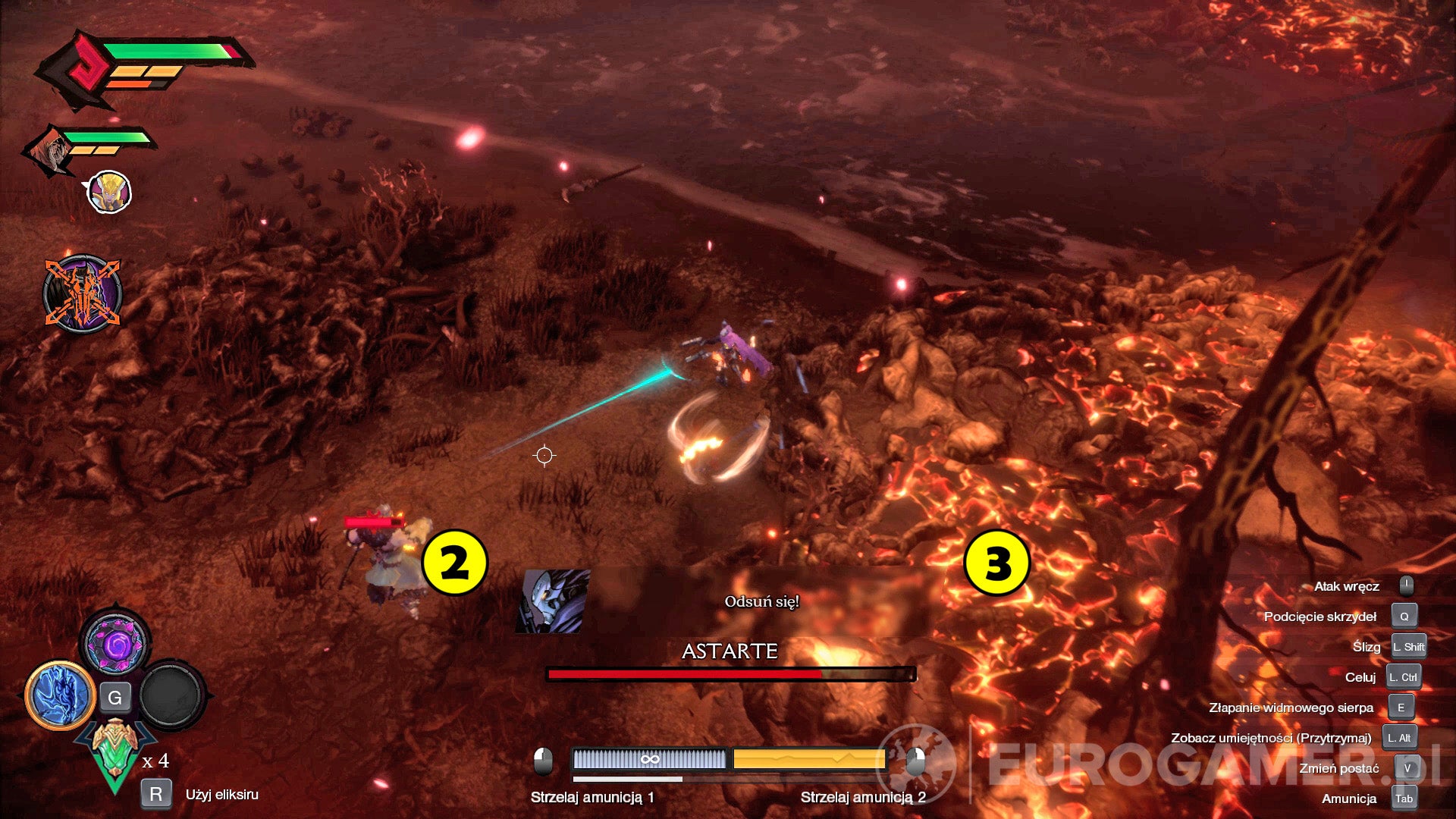Screen dimensions: 1456x819
Task: Toggle Celuj with the L. Ctrl binding
Action: pyautogui.click(x=1403, y=677)
